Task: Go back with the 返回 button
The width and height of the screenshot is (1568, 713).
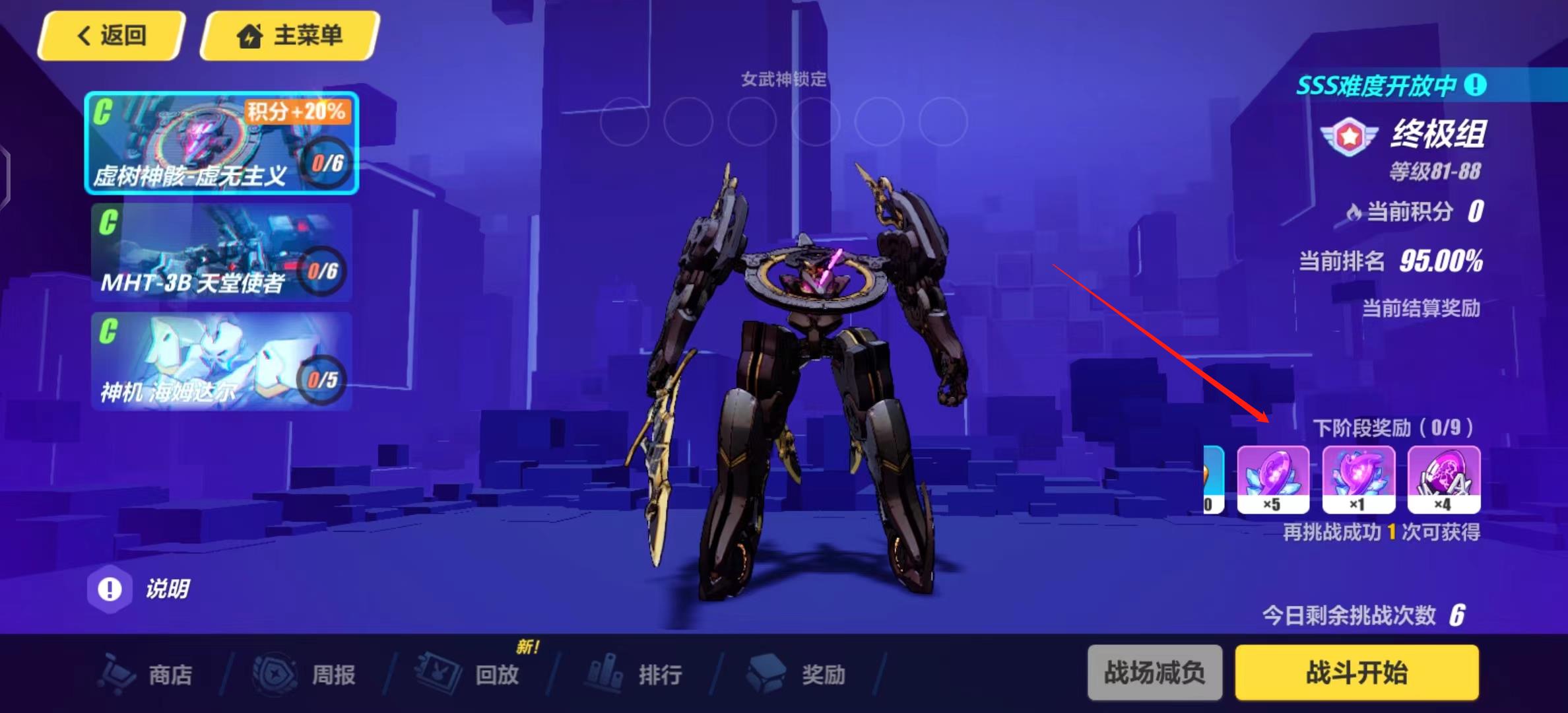Action: [111, 36]
